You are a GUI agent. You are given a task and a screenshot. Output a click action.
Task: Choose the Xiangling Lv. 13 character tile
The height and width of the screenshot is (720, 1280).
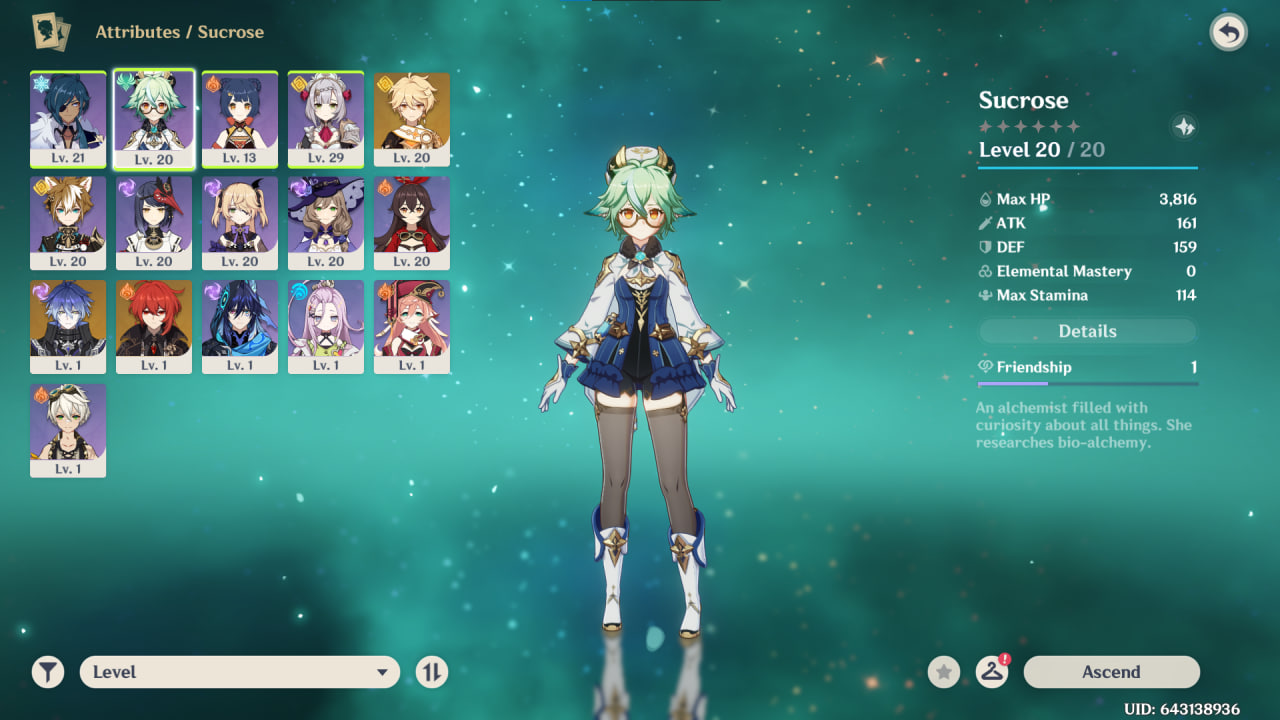click(x=240, y=118)
